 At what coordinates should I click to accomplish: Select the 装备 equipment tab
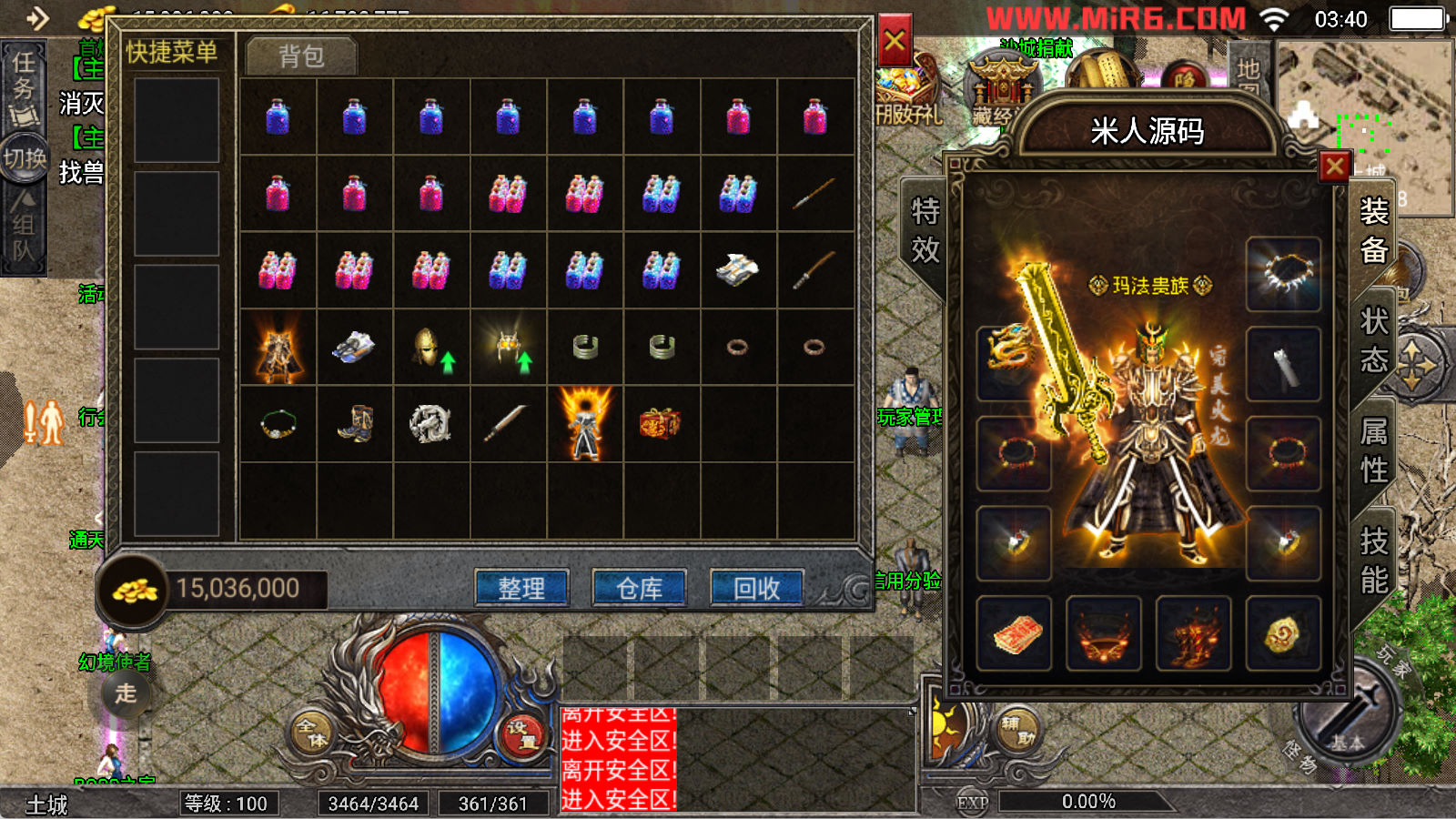pyautogui.click(x=1374, y=230)
